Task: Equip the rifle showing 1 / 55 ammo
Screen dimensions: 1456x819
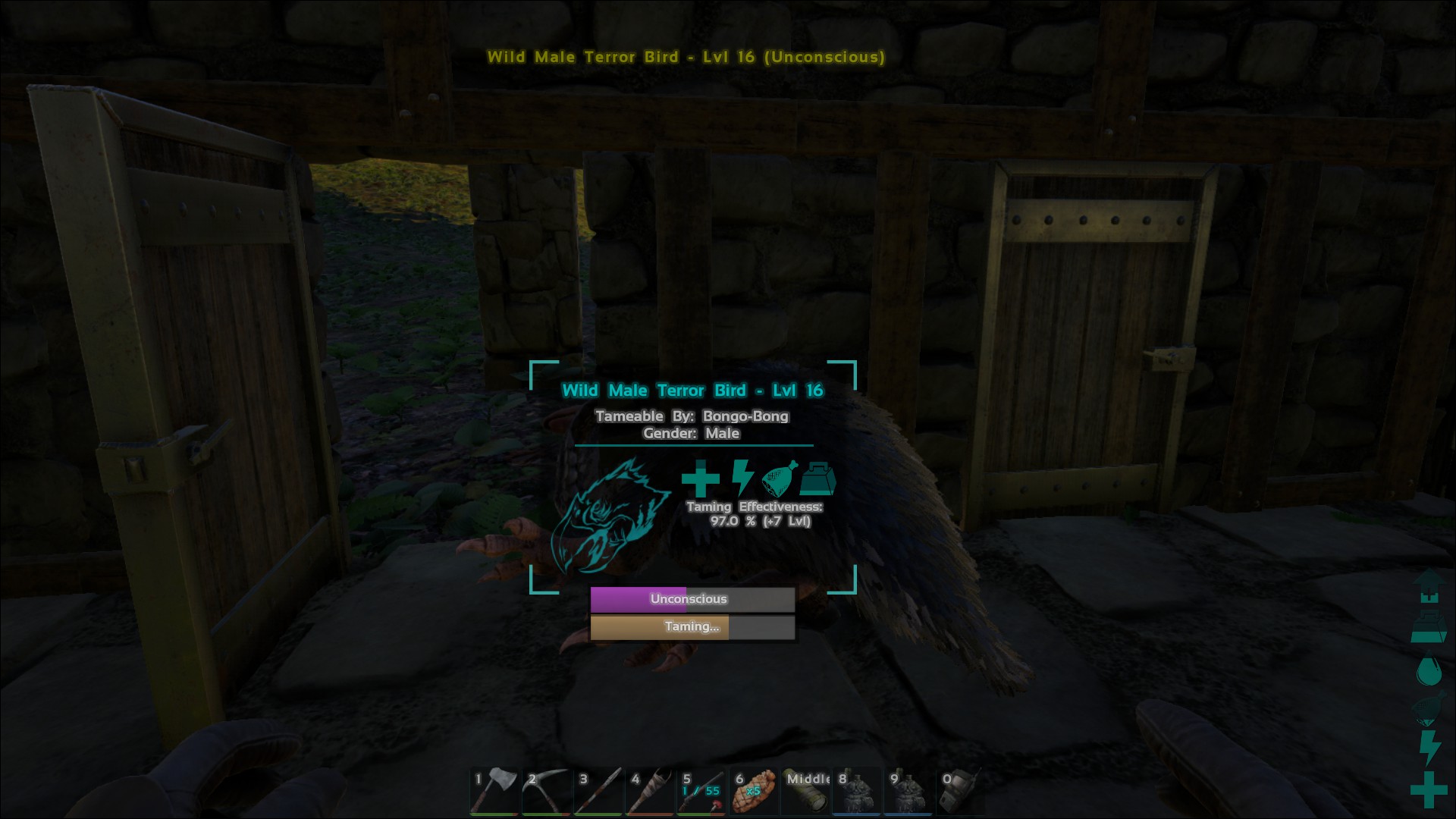Action: (703, 791)
